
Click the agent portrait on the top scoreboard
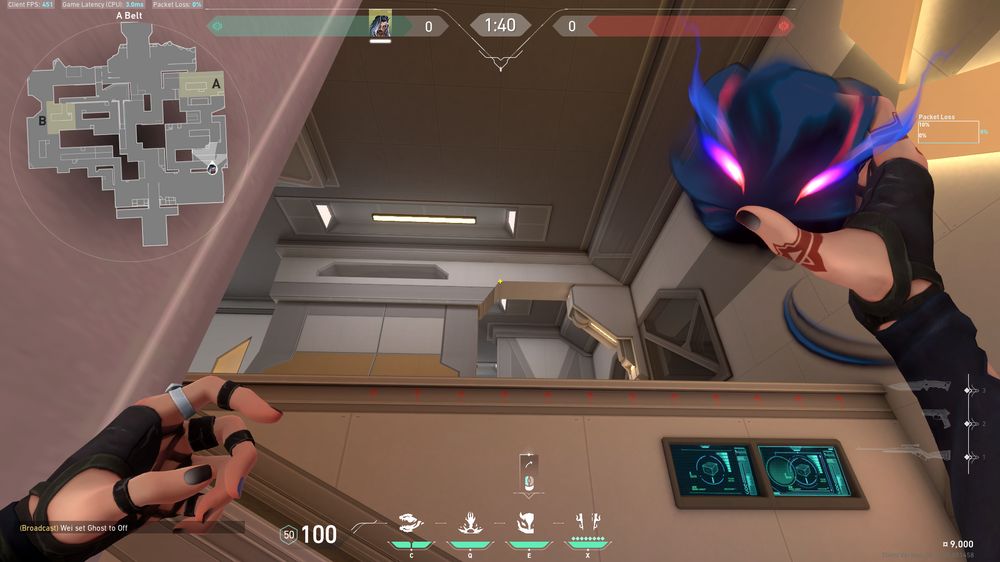pos(380,26)
